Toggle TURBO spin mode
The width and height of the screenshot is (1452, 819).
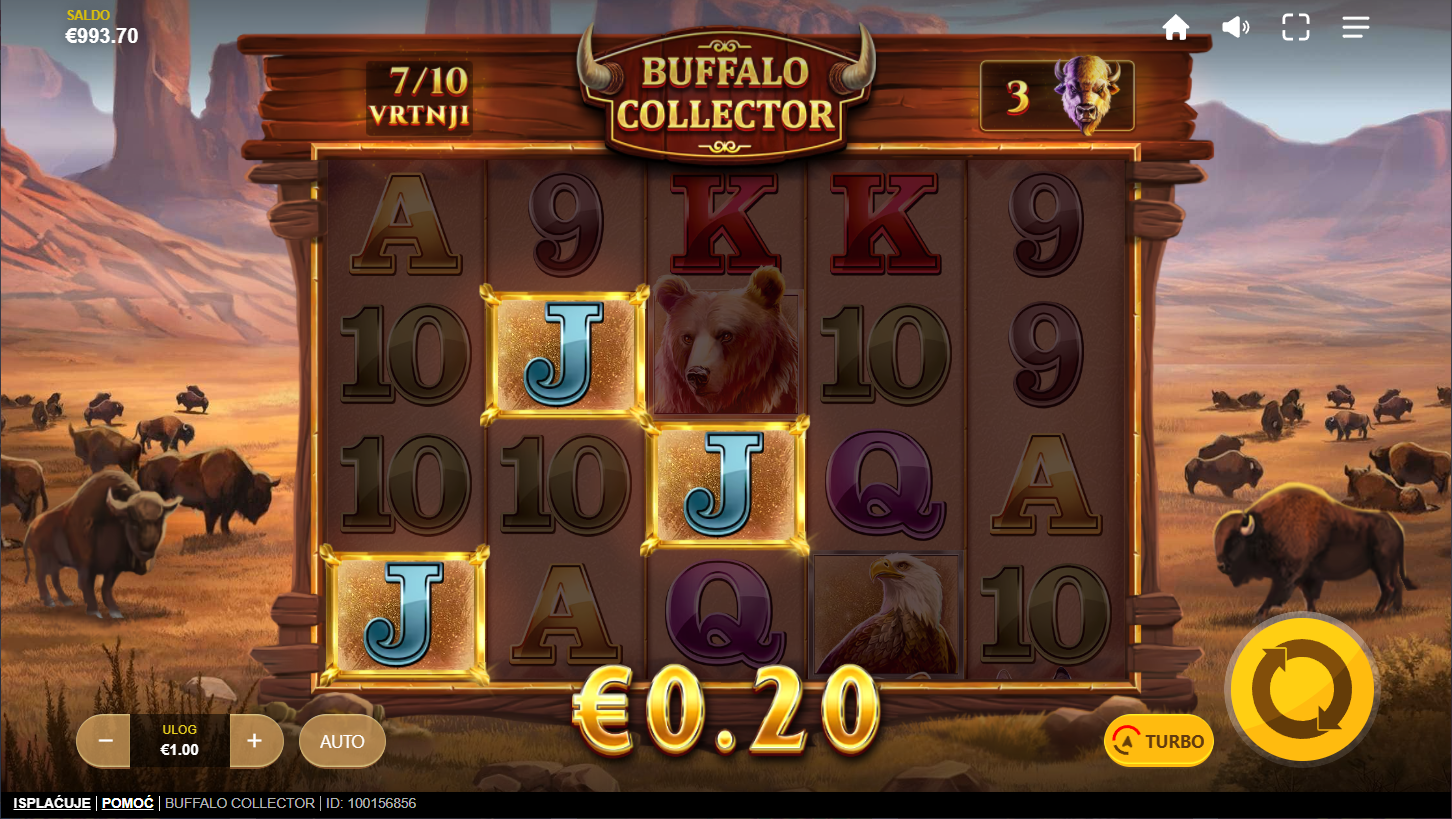click(1159, 741)
